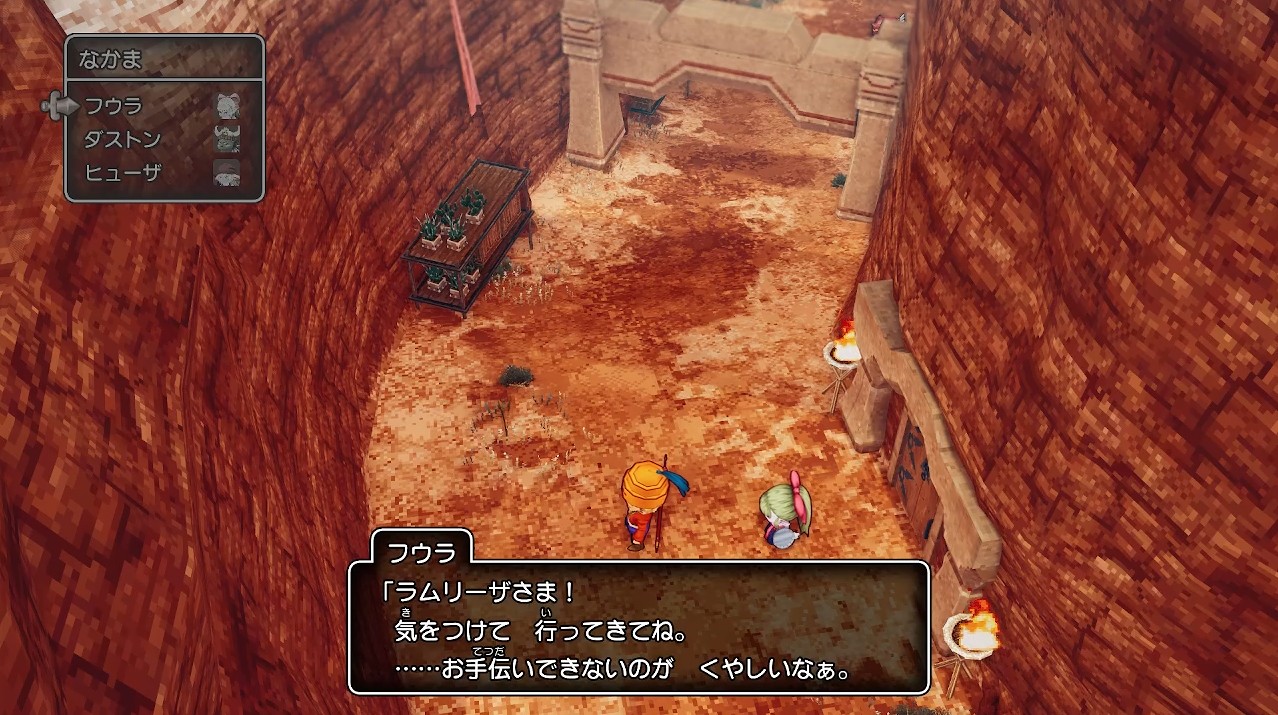This screenshot has width=1278, height=715.
Task: Select フウラ in the なかま menu
Action: pos(114,106)
